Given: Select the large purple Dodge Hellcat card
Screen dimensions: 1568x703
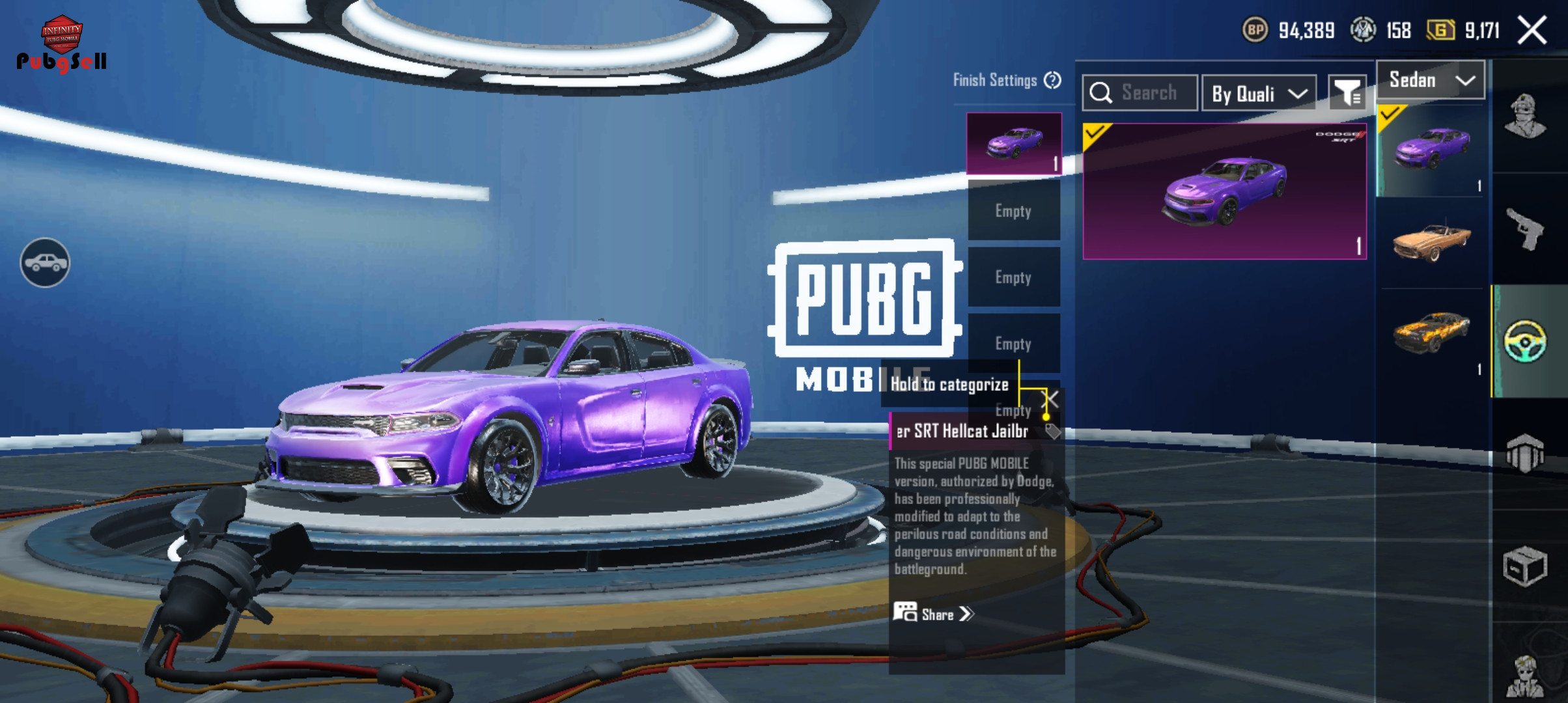Looking at the screenshot, I should click(x=1224, y=191).
